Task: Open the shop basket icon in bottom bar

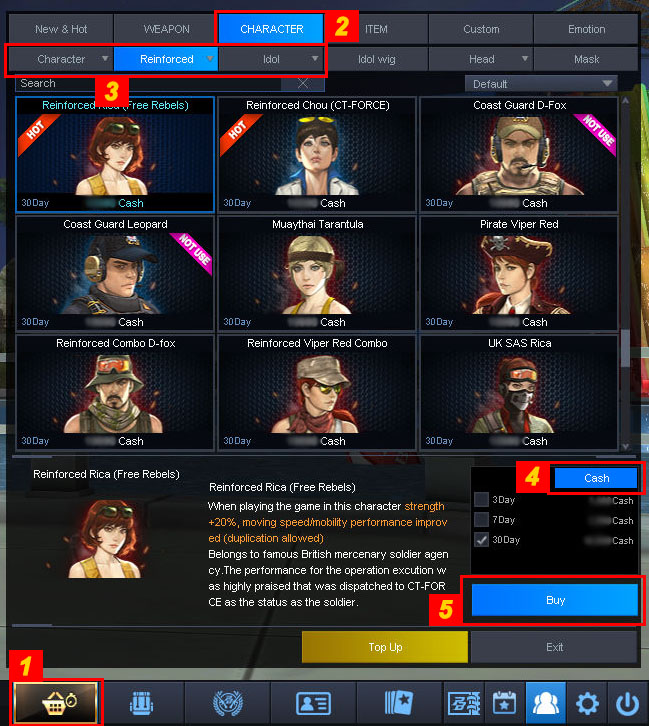Action: pyautogui.click(x=56, y=702)
